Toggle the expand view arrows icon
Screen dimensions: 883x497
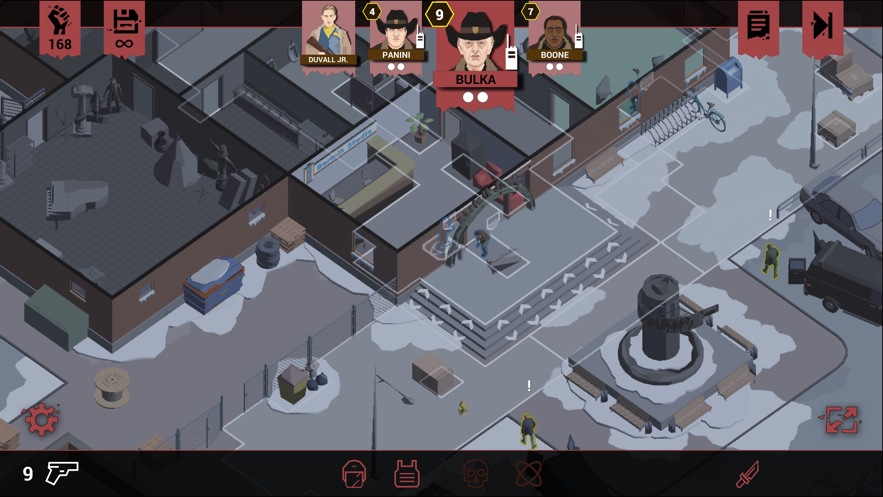[839, 420]
